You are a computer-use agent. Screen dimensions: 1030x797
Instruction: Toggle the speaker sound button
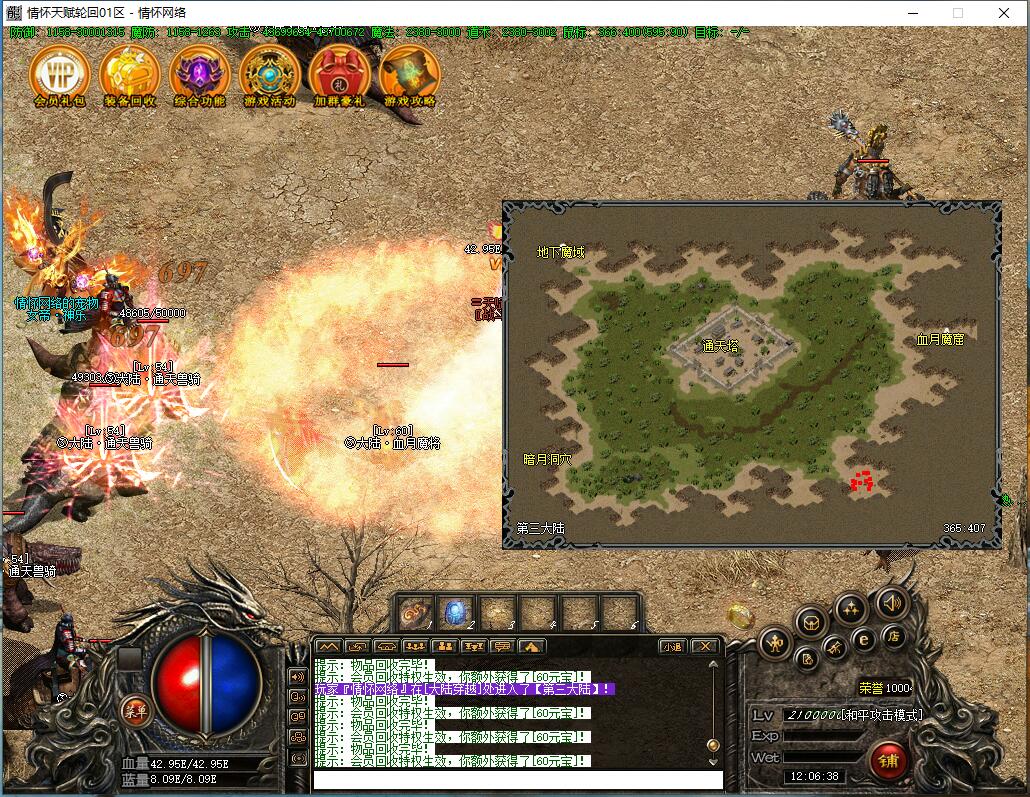891,603
